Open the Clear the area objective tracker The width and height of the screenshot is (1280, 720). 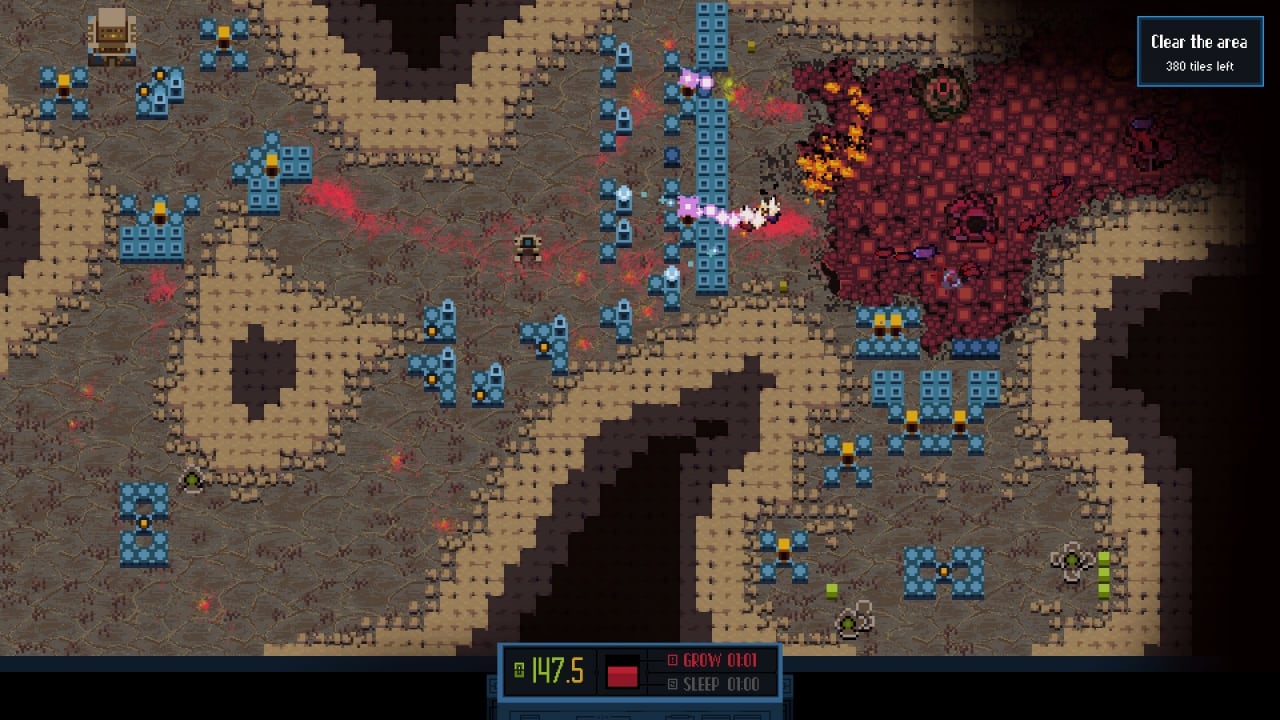point(1199,52)
